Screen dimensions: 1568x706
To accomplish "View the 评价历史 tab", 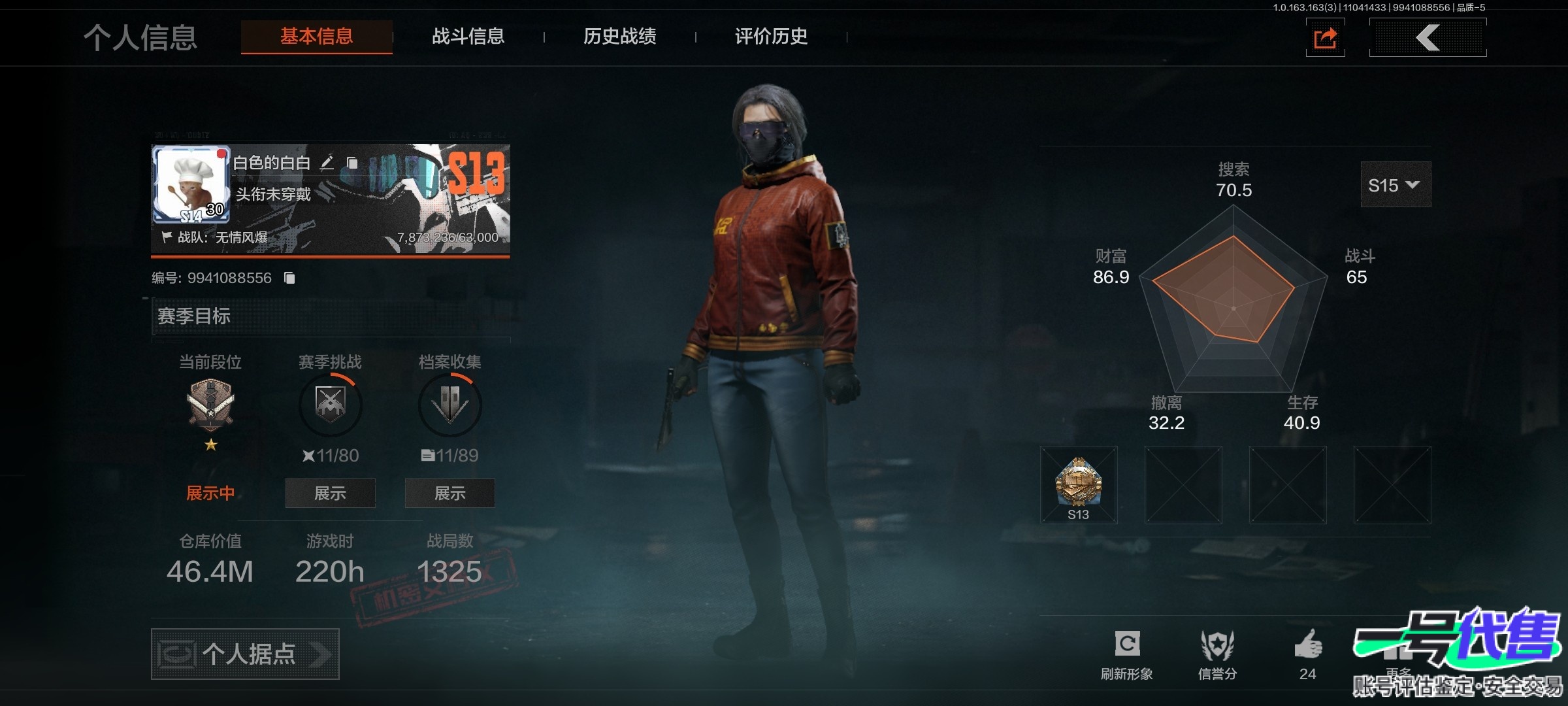I will 771,37.
